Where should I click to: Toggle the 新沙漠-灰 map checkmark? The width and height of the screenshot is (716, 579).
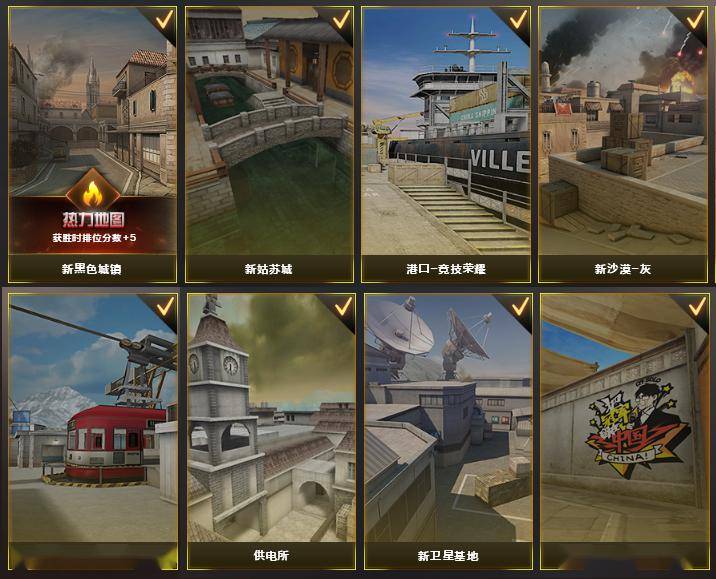(x=694, y=20)
